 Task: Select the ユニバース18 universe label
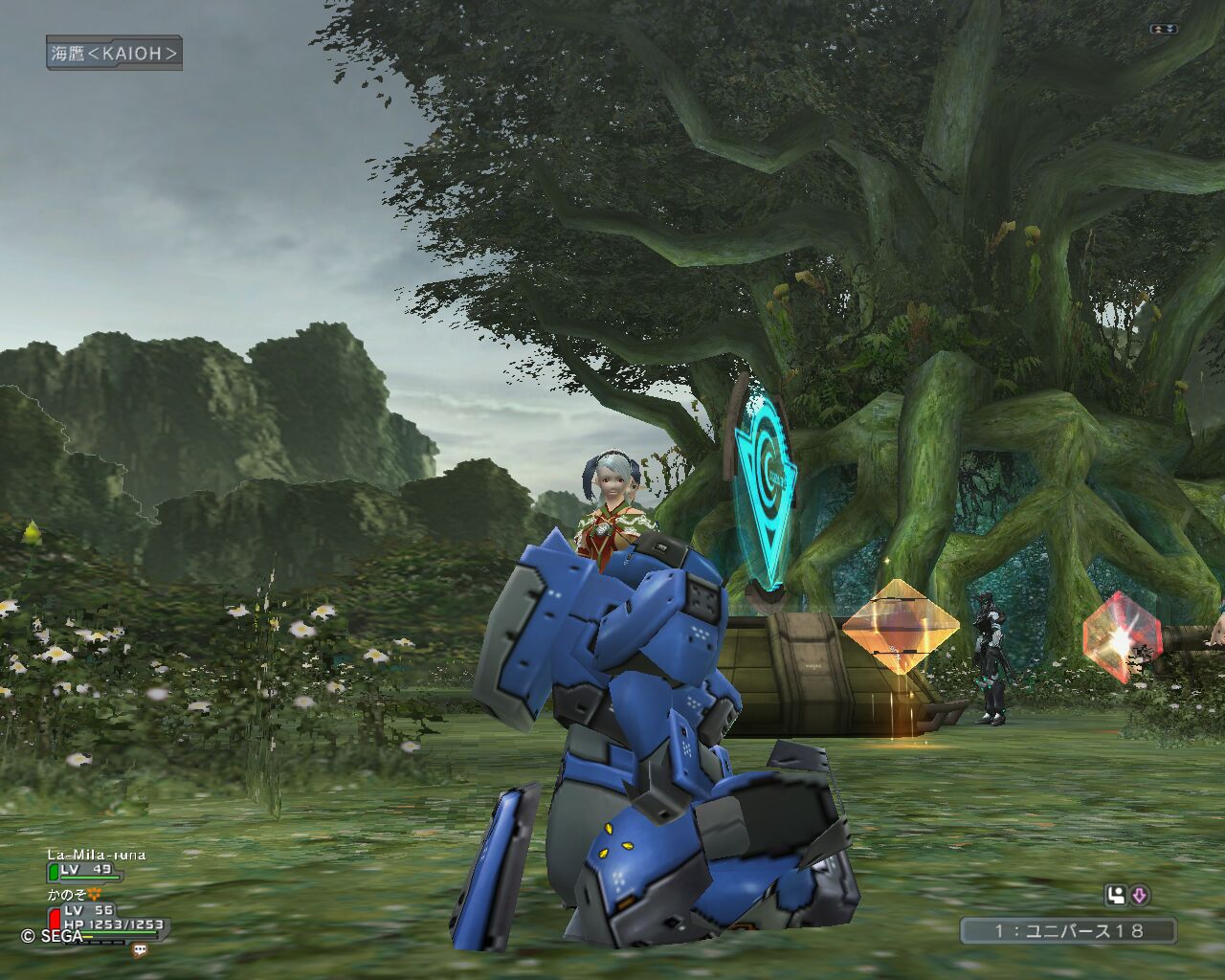(1068, 930)
